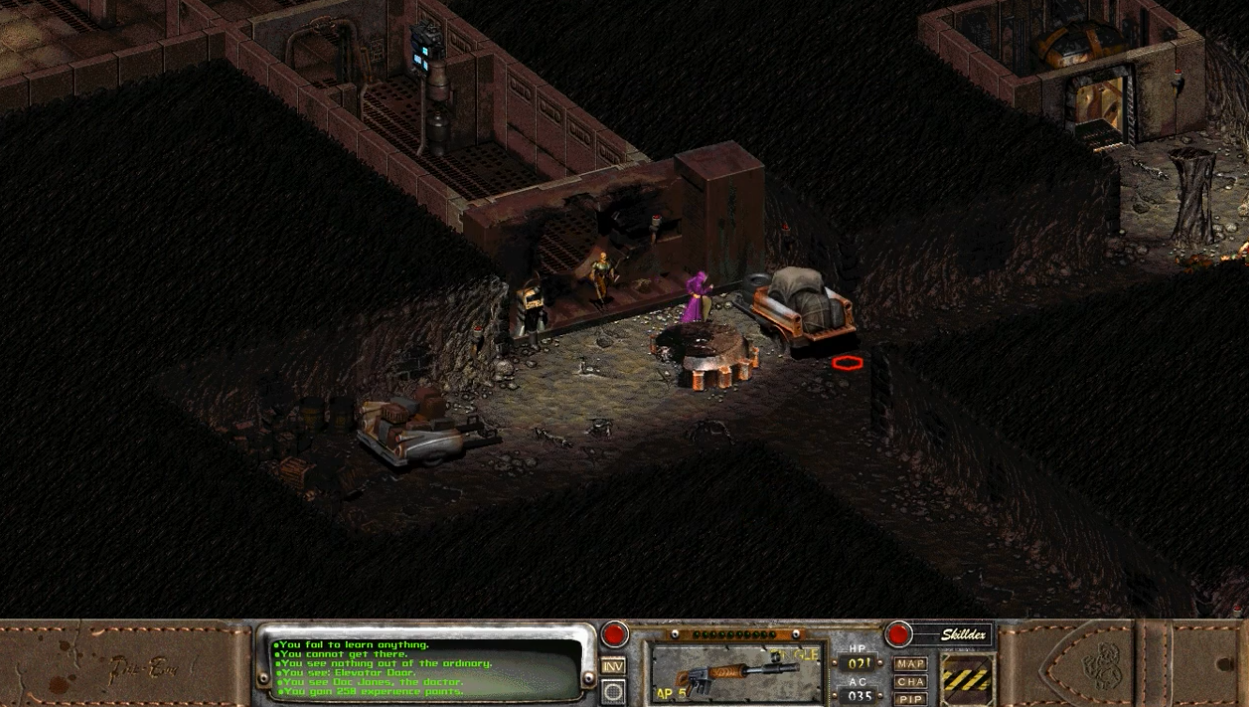Switch active weapon hand with red button

(614, 634)
